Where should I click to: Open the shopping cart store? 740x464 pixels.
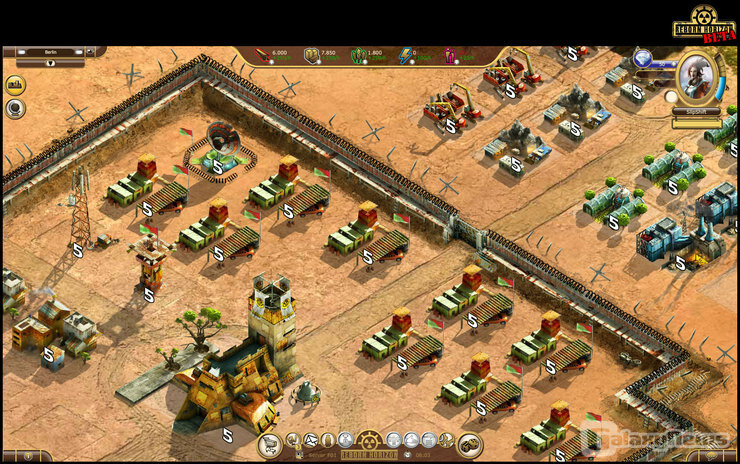point(269,446)
